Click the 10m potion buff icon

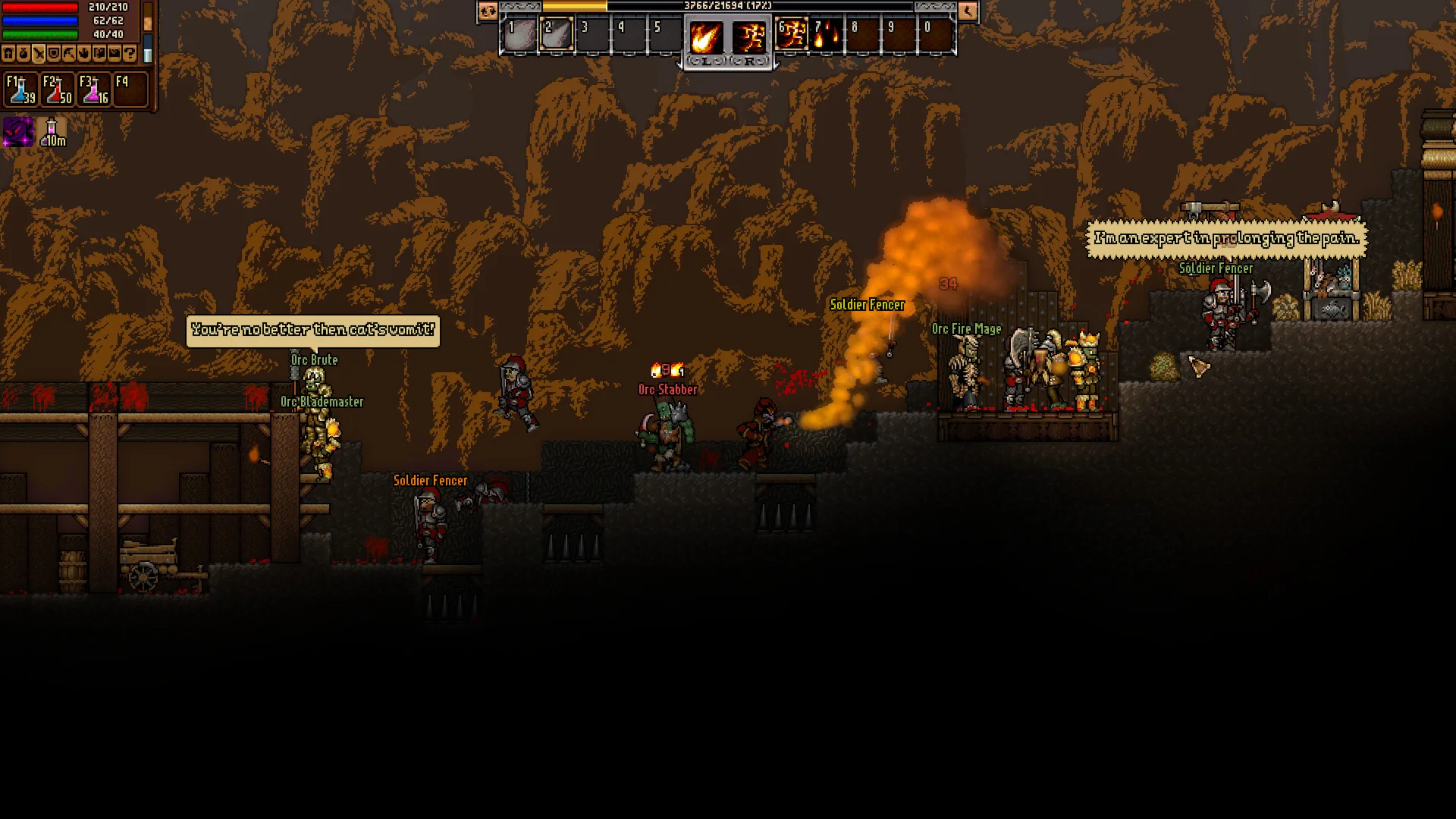(52, 132)
